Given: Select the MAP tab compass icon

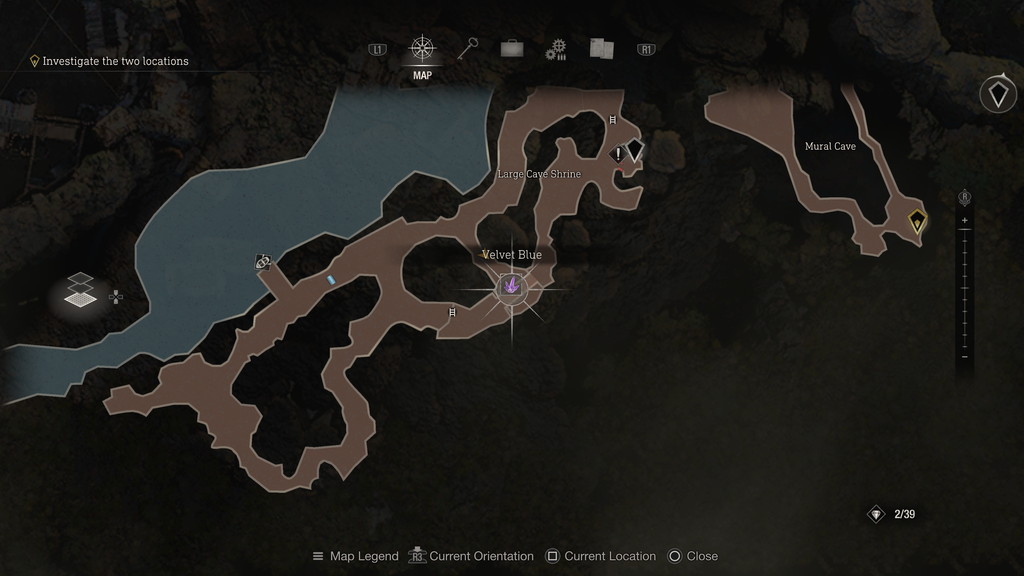Looking at the screenshot, I should point(422,48).
